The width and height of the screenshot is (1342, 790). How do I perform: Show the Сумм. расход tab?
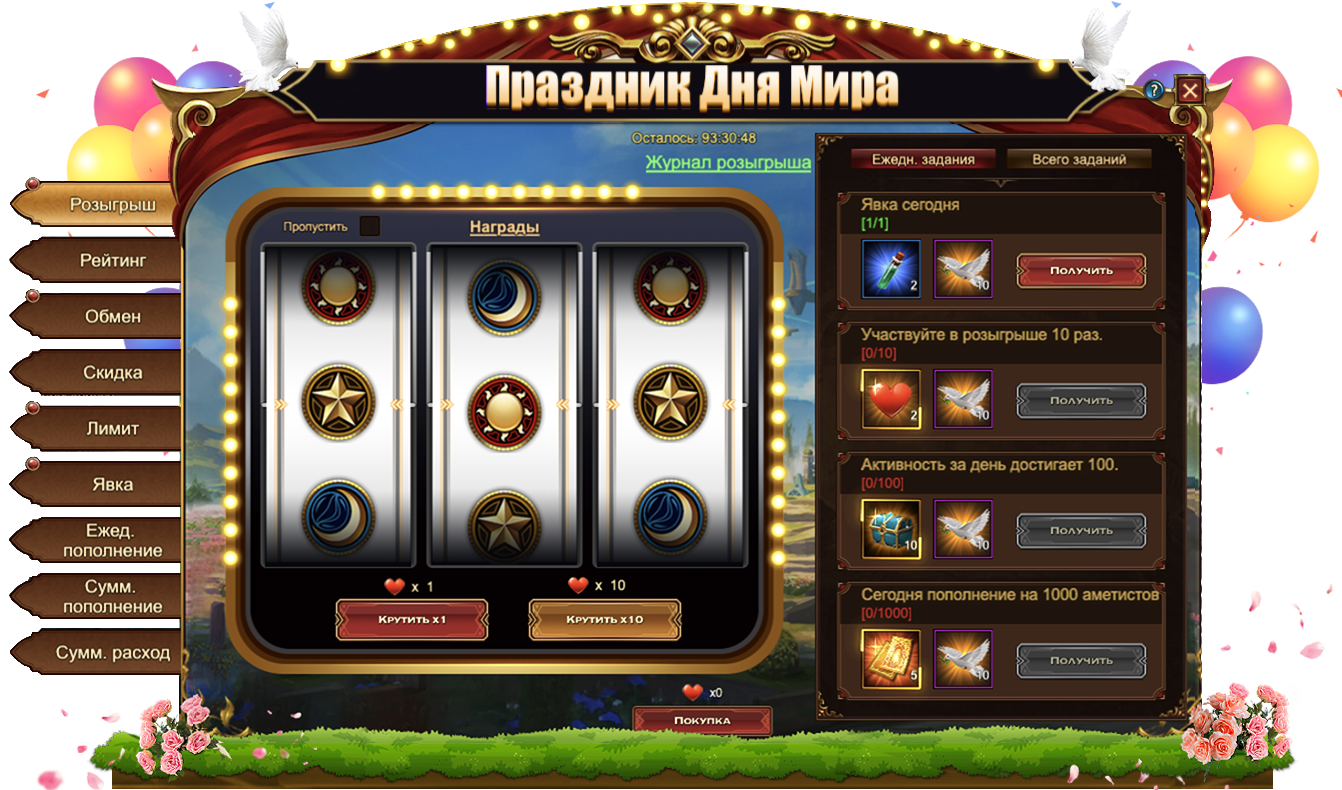(112, 653)
